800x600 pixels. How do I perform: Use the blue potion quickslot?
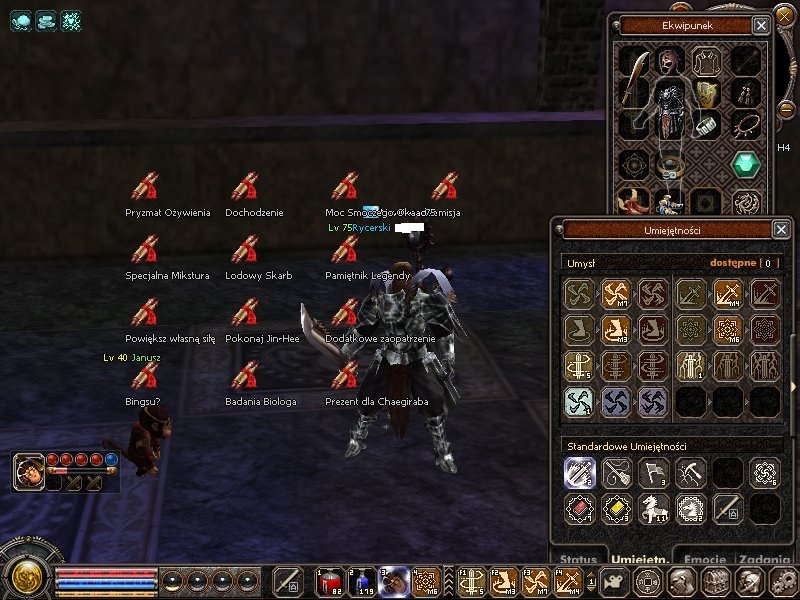(361, 581)
